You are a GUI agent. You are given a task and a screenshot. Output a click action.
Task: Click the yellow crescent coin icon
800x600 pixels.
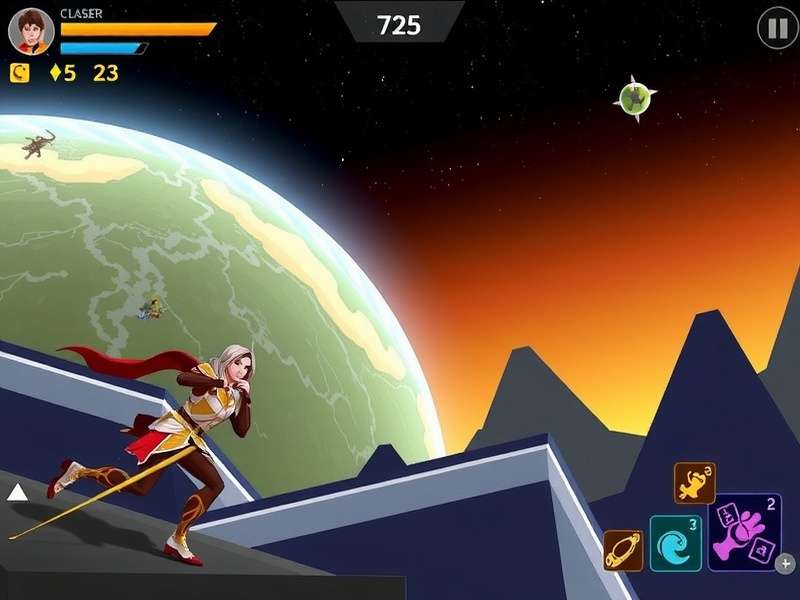19,72
